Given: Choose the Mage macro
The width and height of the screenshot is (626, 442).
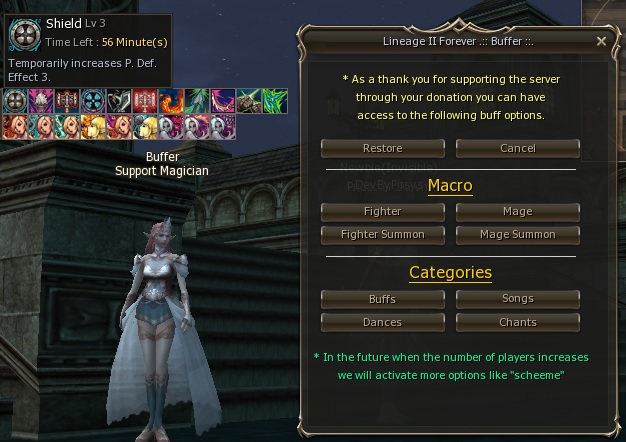Looking at the screenshot, I should pyautogui.click(x=517, y=212).
